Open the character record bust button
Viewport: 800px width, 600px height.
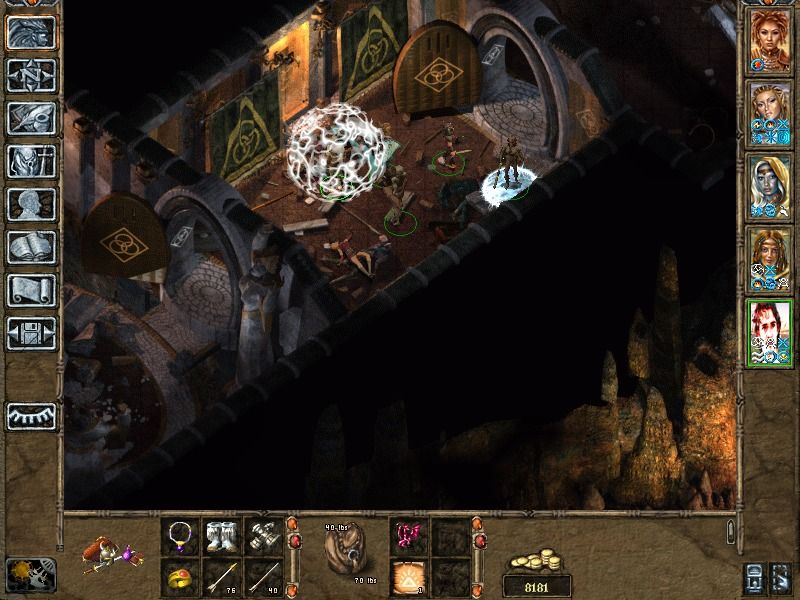(x=31, y=203)
